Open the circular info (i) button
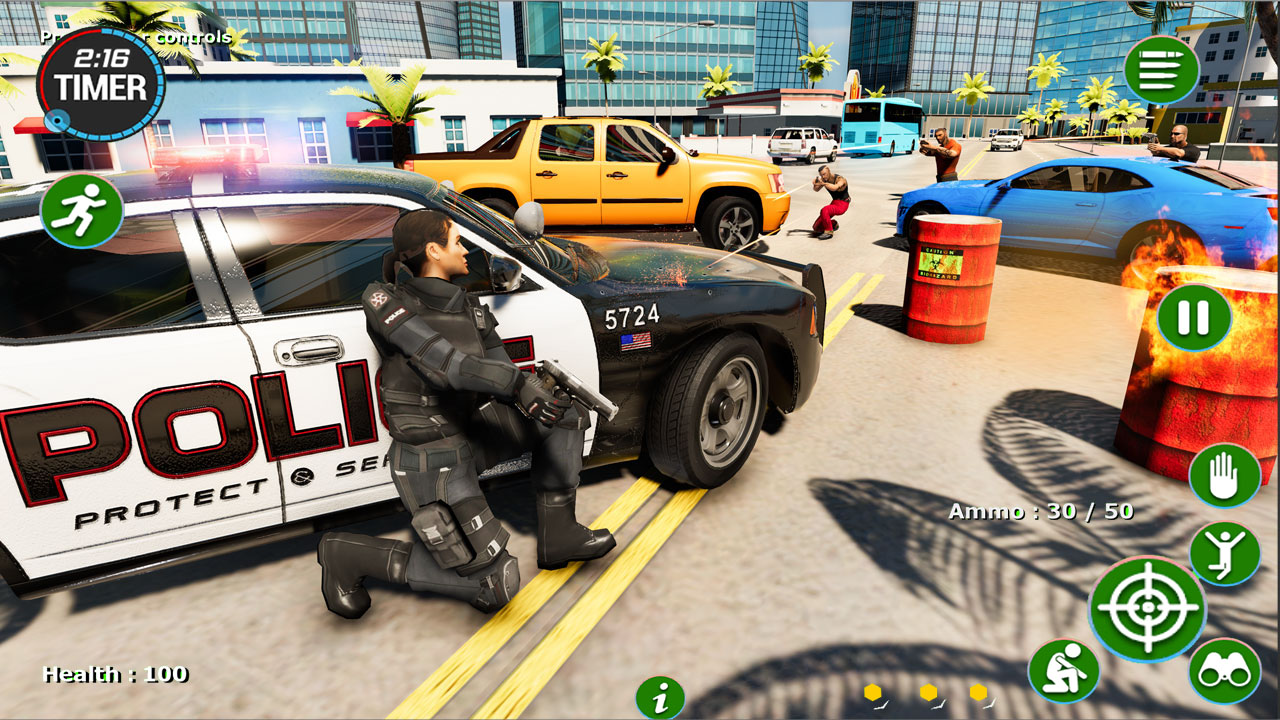 coord(659,697)
